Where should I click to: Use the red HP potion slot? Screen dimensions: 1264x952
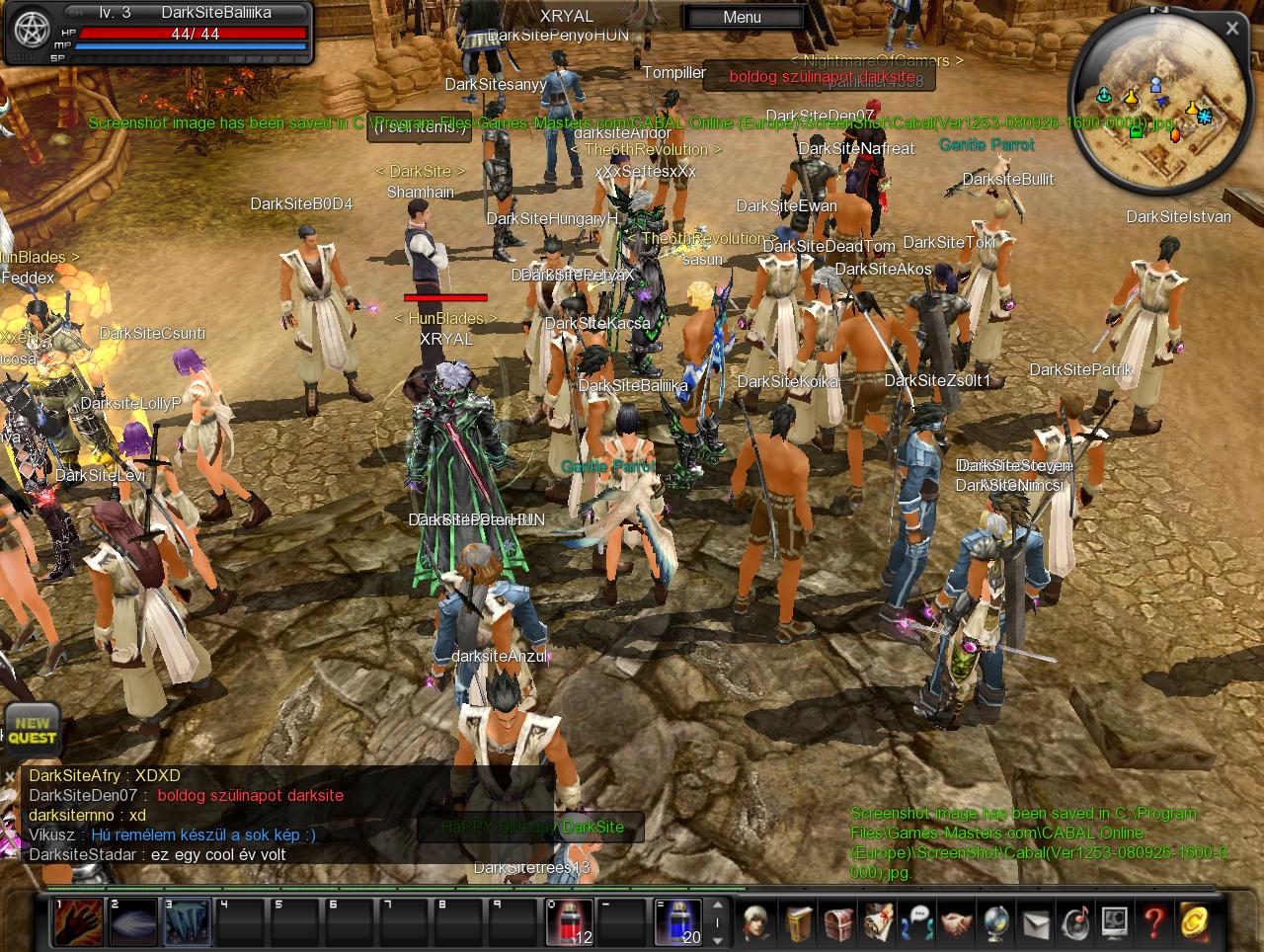coord(570,922)
